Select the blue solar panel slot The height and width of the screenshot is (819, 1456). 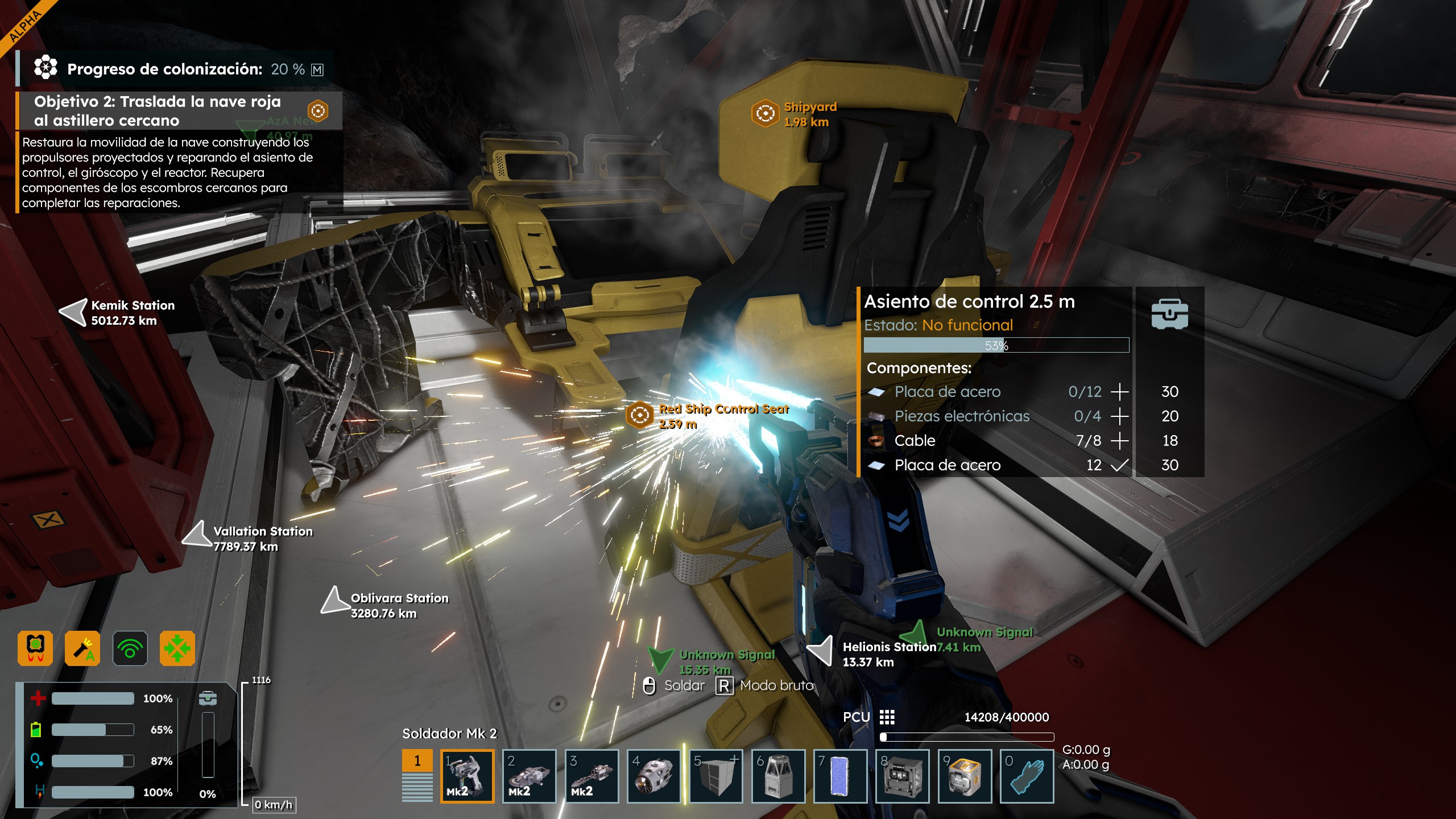[840, 776]
